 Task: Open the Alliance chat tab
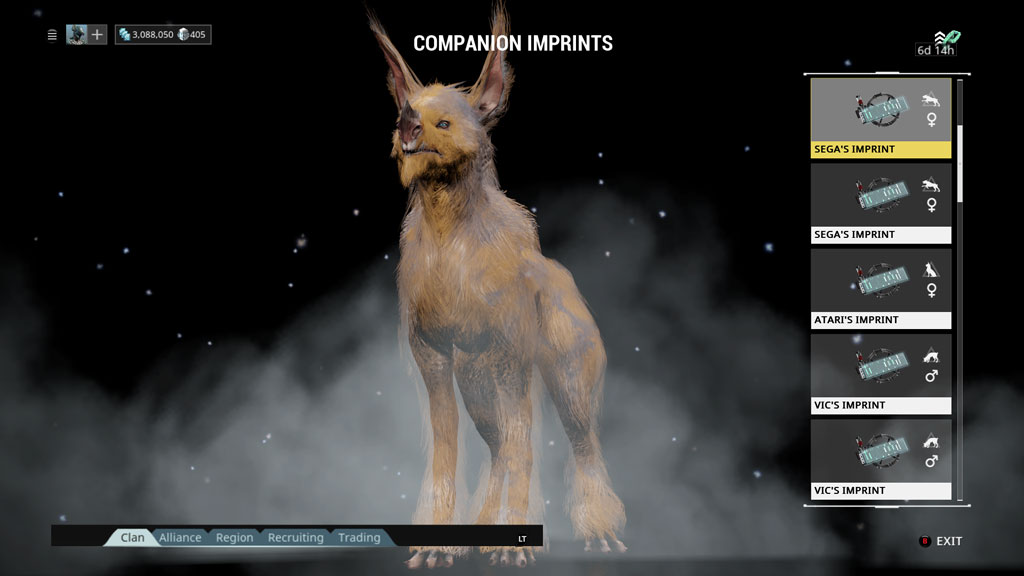(180, 538)
